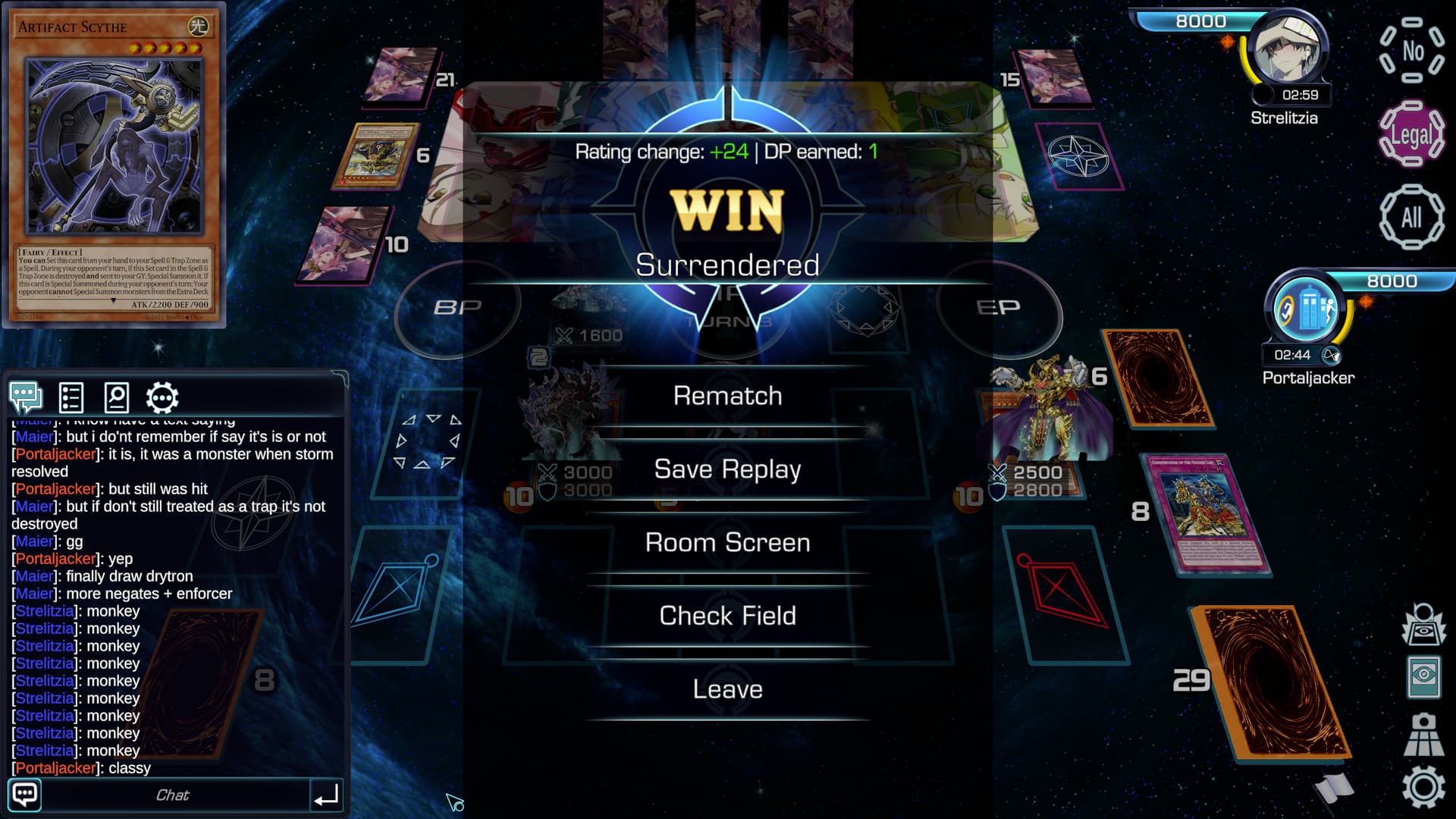Return to the Room Screen
1456x819 pixels.
tap(727, 543)
